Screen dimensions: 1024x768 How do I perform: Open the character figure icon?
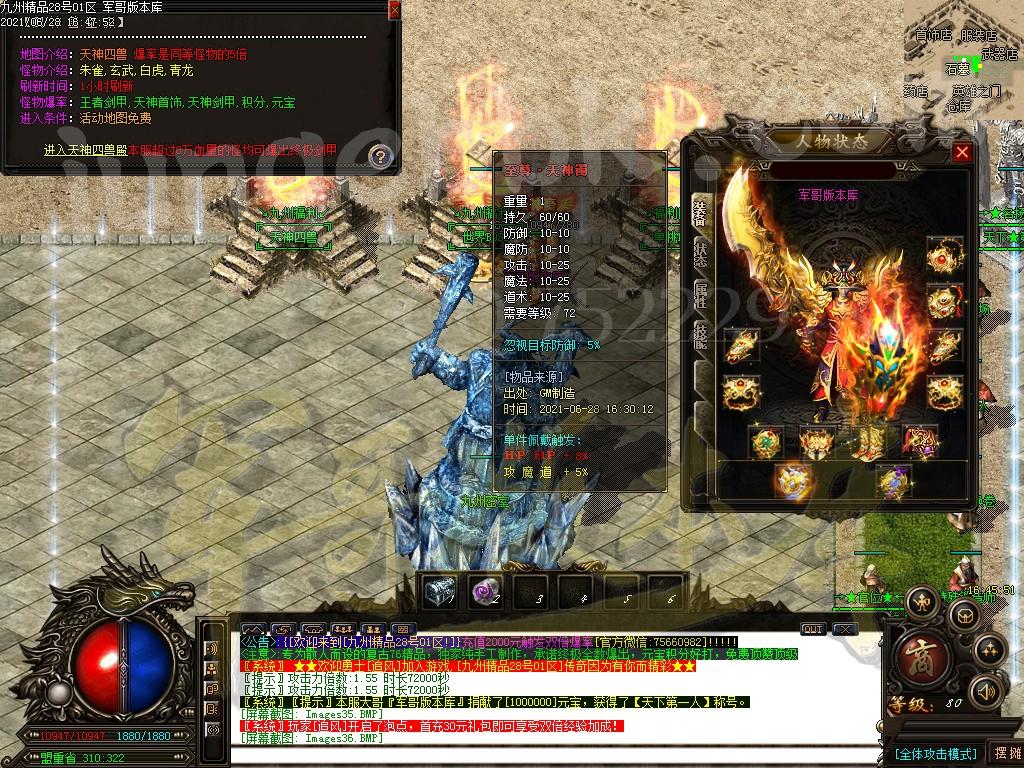click(923, 600)
